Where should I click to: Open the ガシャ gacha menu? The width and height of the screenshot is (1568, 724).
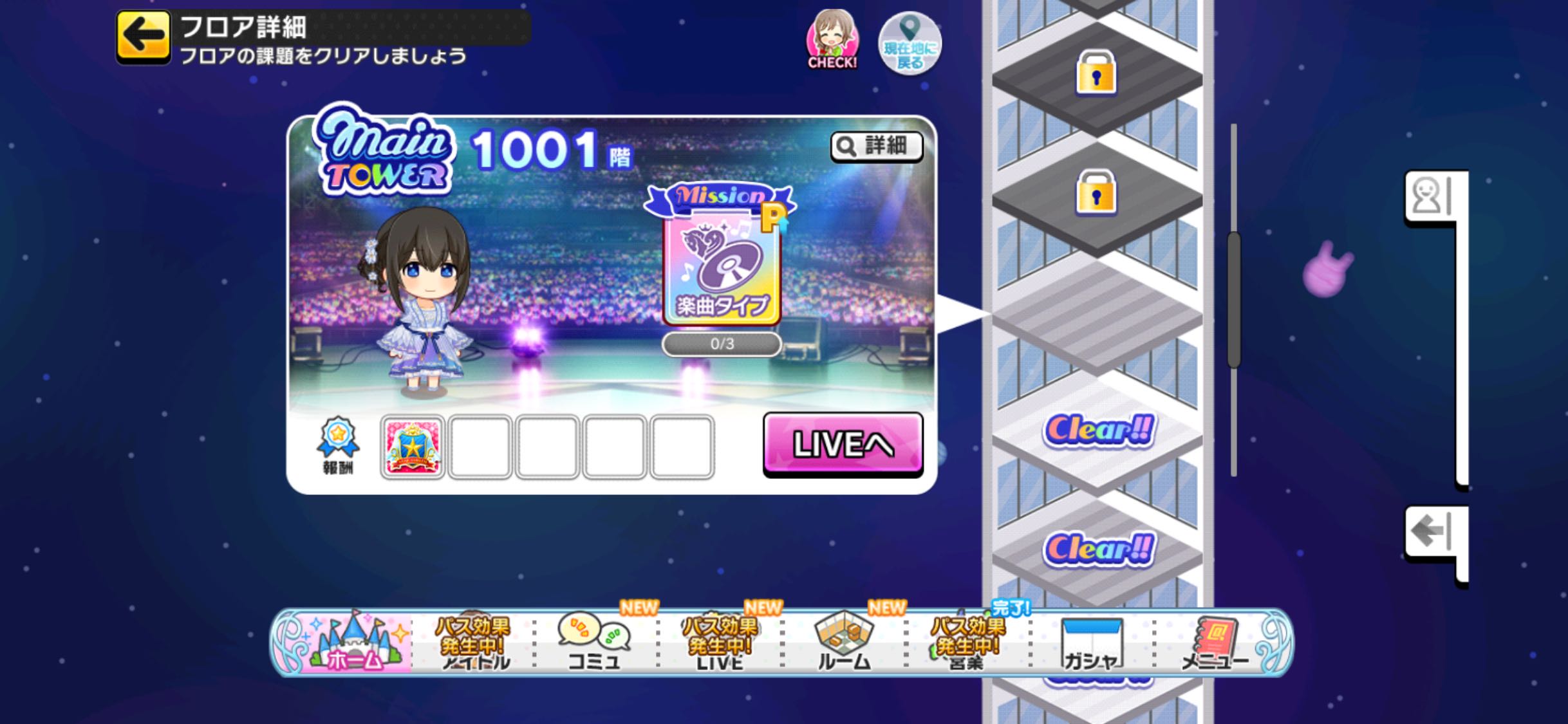click(1091, 642)
